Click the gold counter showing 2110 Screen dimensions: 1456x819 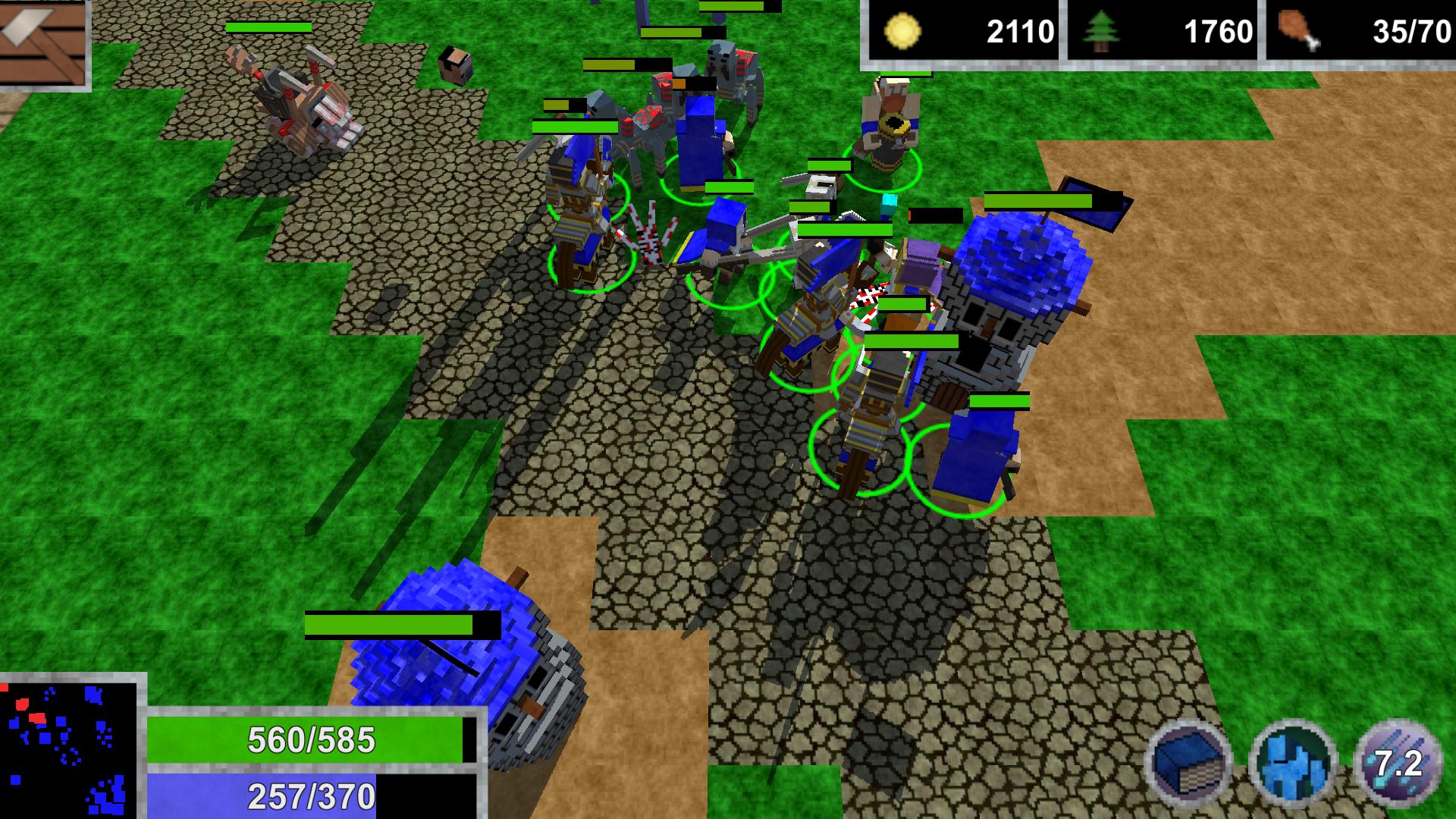[1020, 32]
